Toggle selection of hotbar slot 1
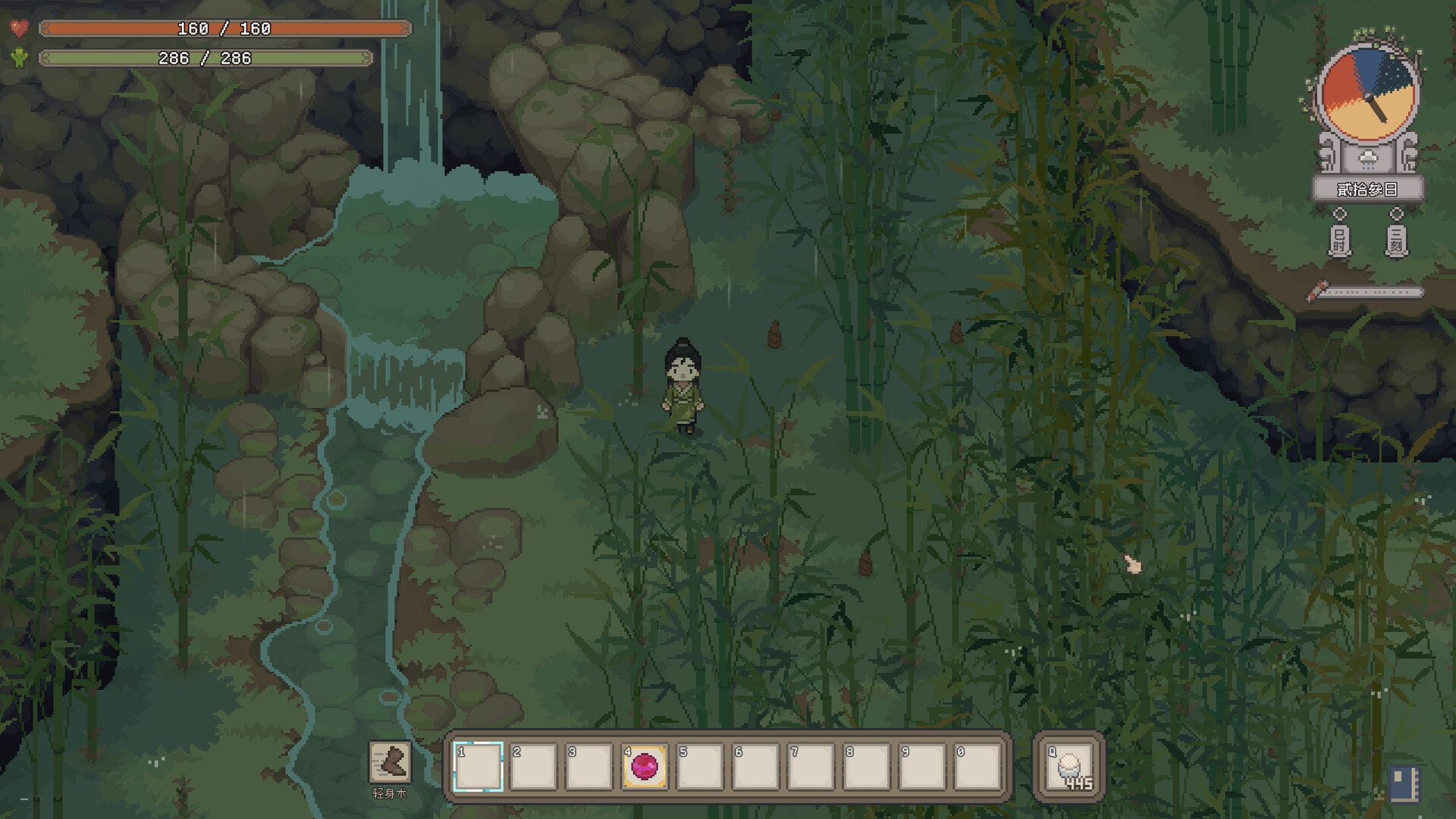The image size is (1456, 819). point(476,767)
